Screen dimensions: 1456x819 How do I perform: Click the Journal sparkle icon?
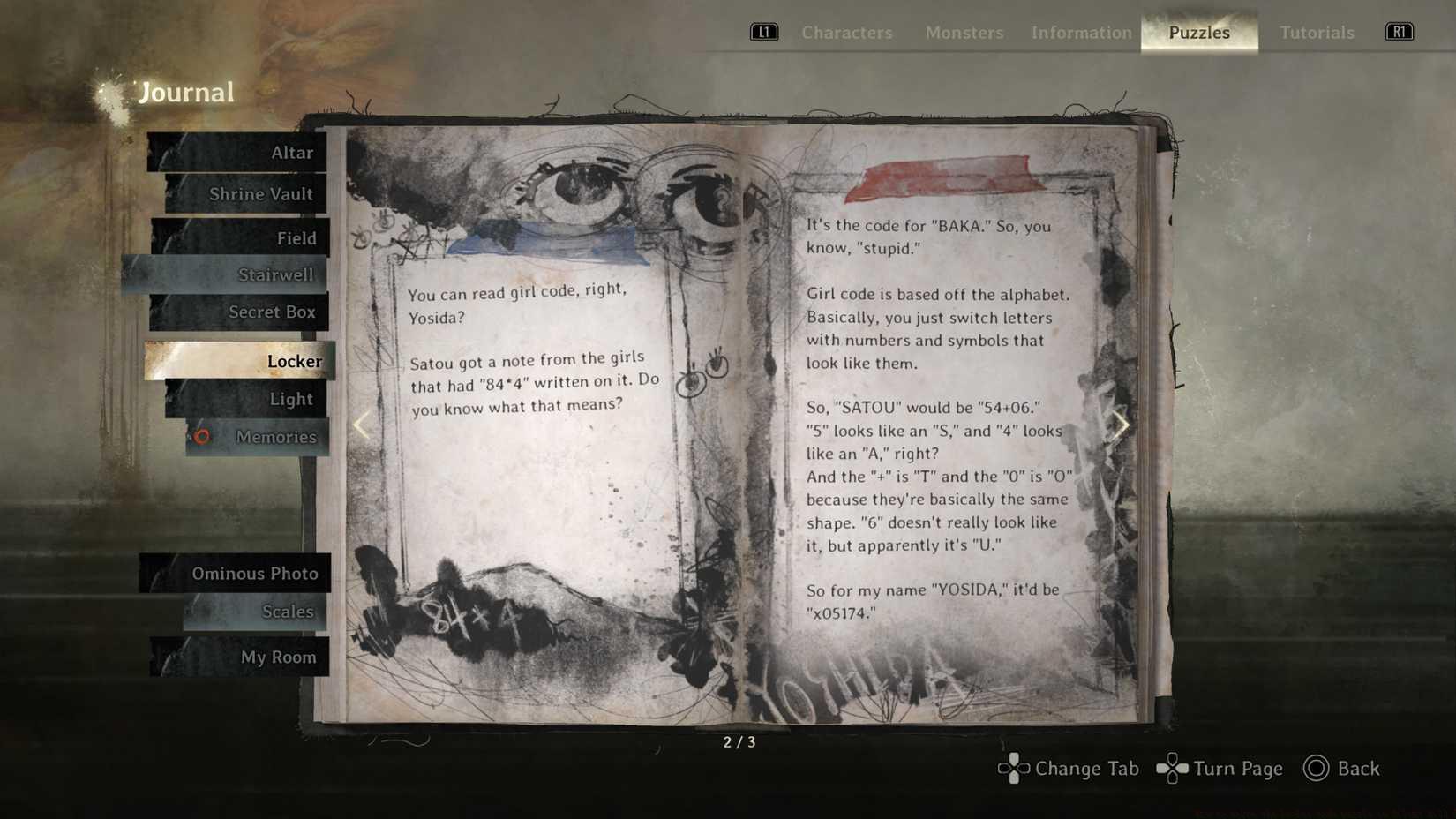coord(113,91)
